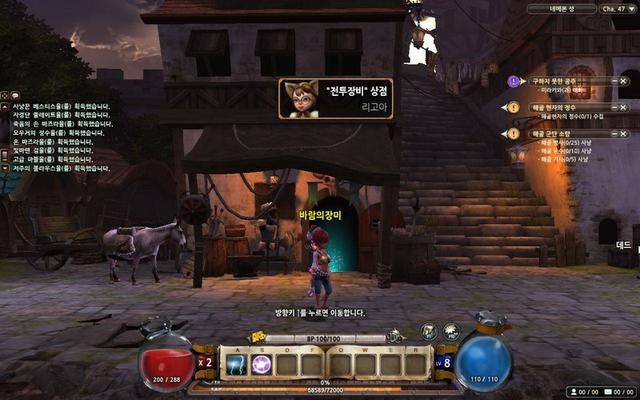Select the purple exclamation quest marker

514,80
